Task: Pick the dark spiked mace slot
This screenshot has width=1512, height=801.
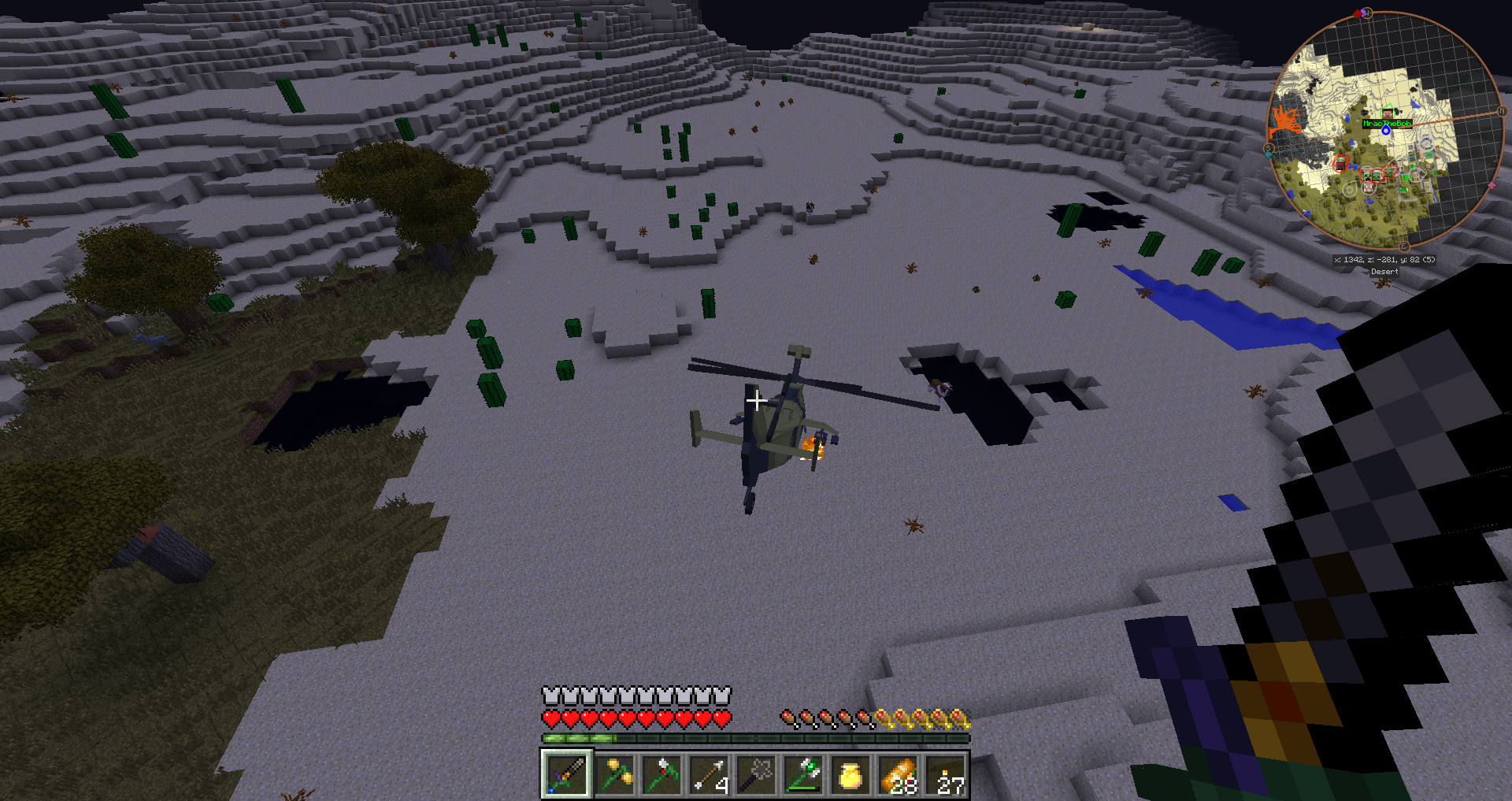Action: click(x=756, y=775)
